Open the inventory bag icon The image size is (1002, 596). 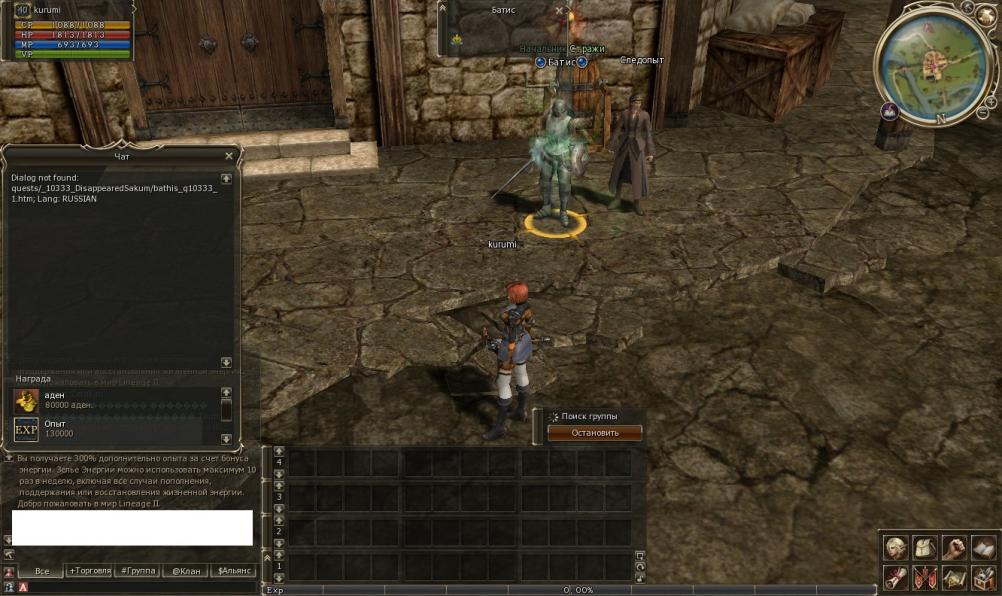[x=925, y=547]
